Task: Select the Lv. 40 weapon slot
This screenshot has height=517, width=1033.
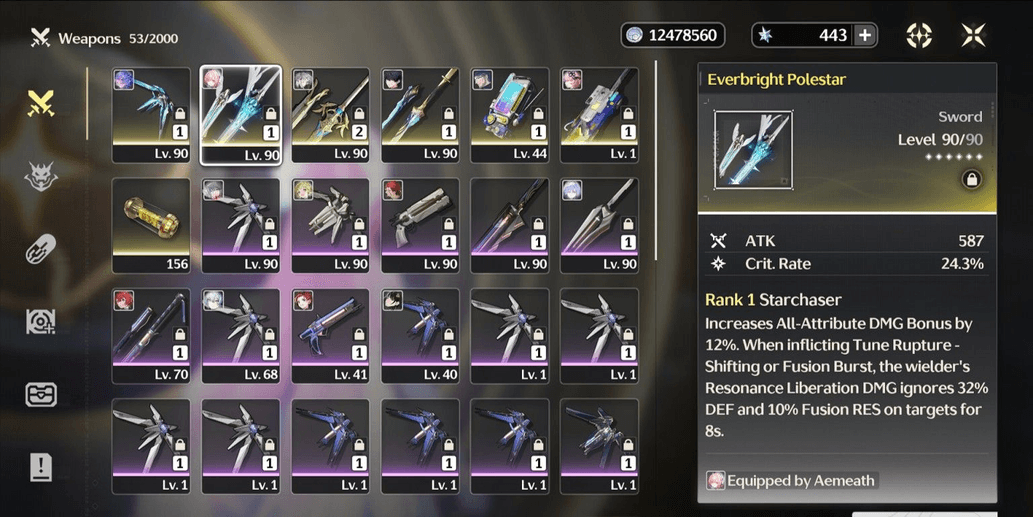Action: [419, 335]
